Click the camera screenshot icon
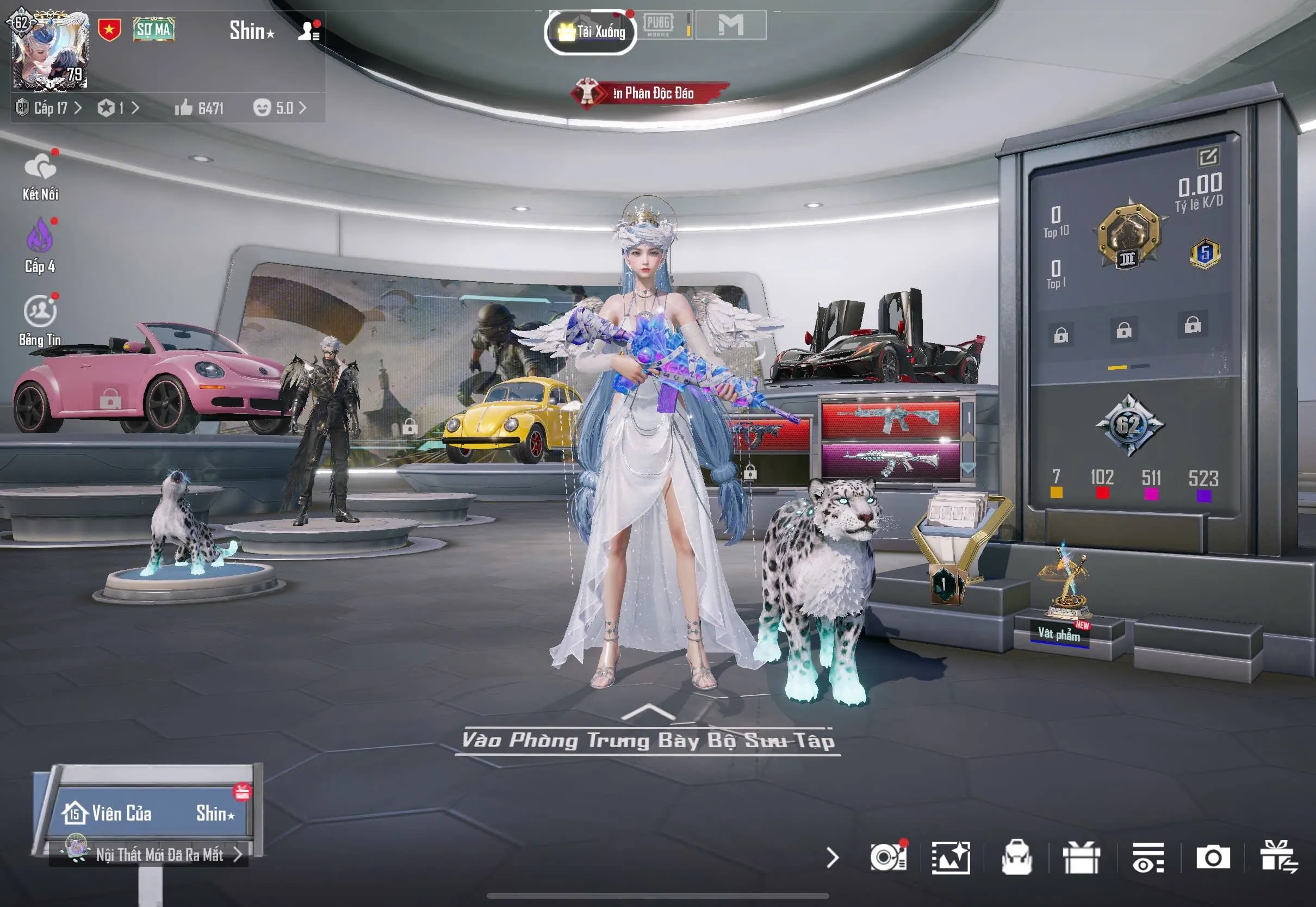This screenshot has height=907, width=1316. 1213,857
